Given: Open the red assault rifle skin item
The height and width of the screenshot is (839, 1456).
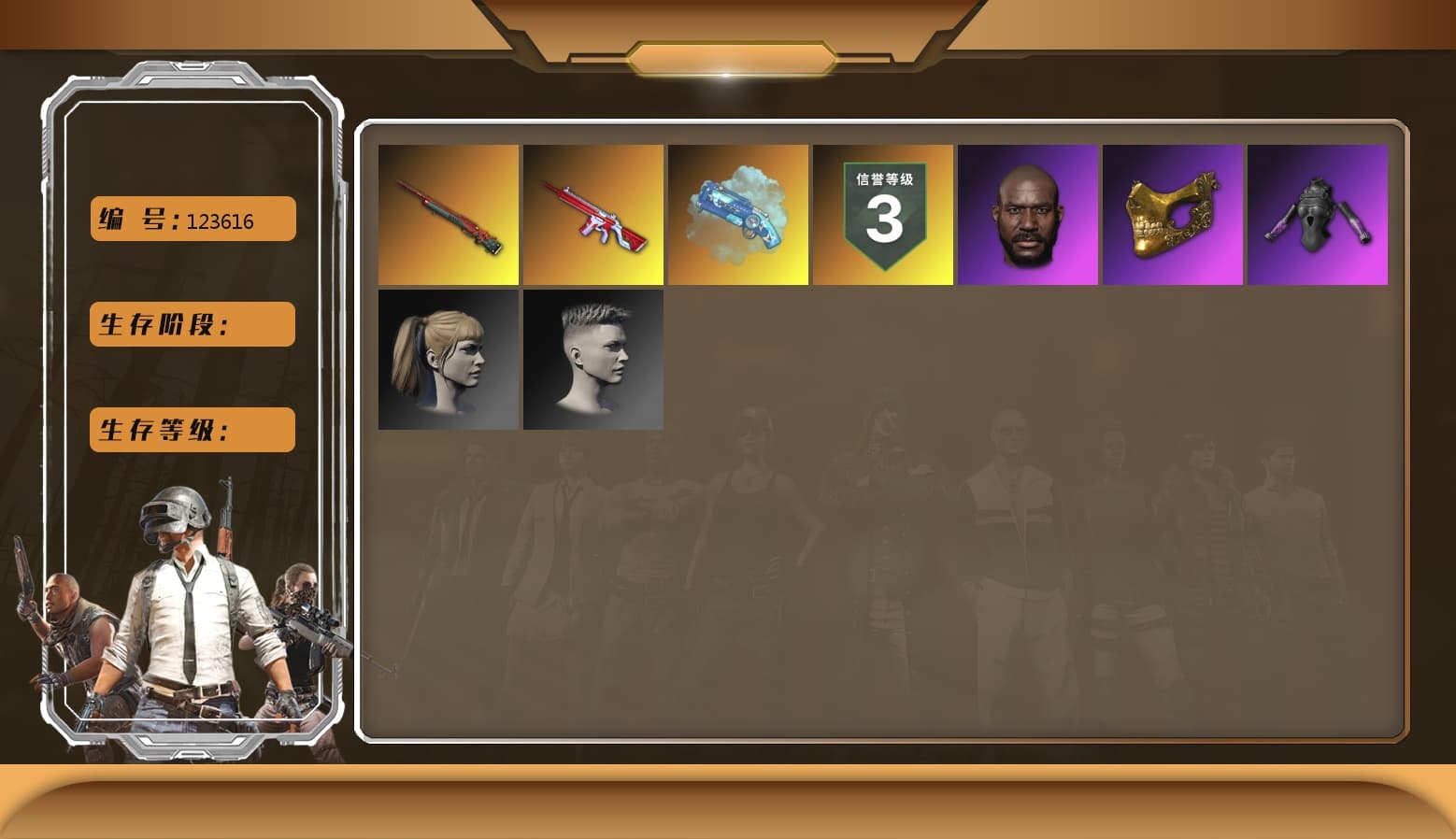Looking at the screenshot, I should 593,215.
